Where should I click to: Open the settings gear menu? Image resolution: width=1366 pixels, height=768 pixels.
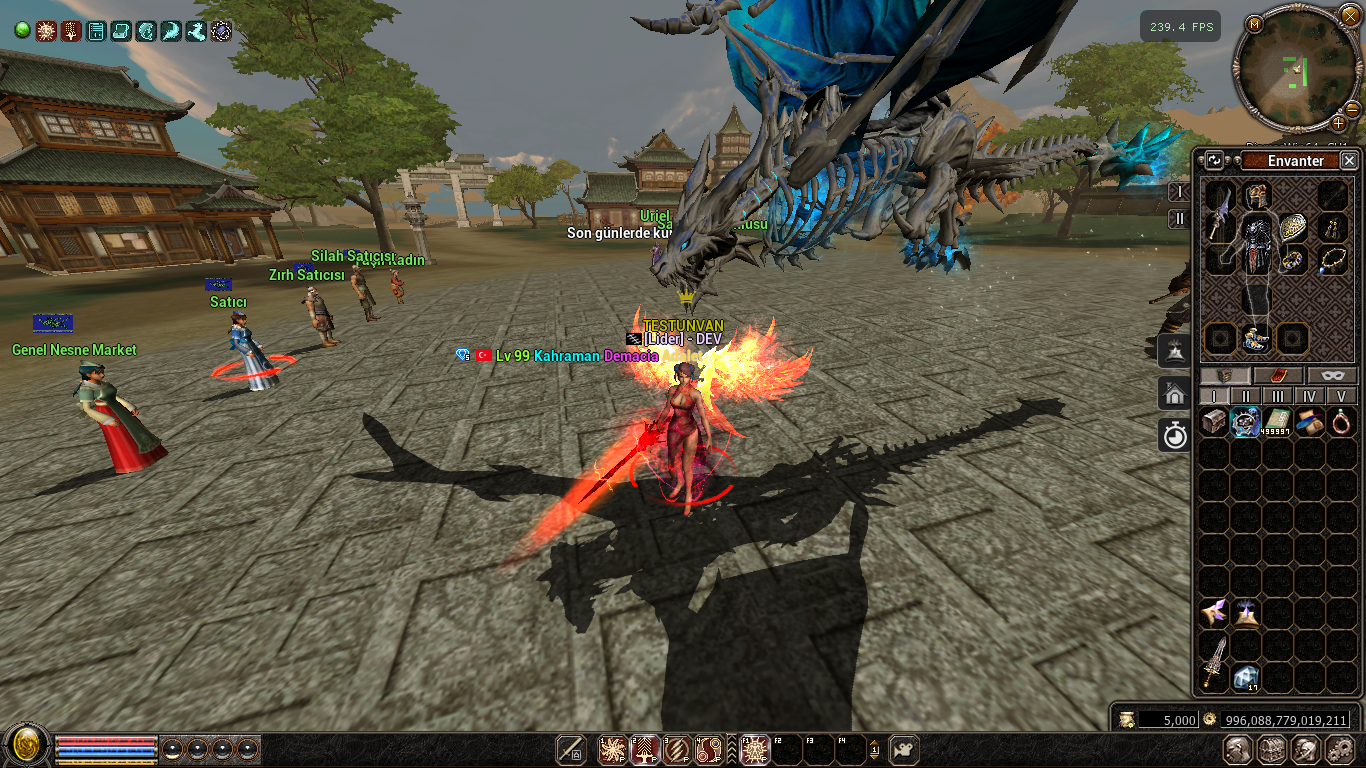click(1339, 750)
